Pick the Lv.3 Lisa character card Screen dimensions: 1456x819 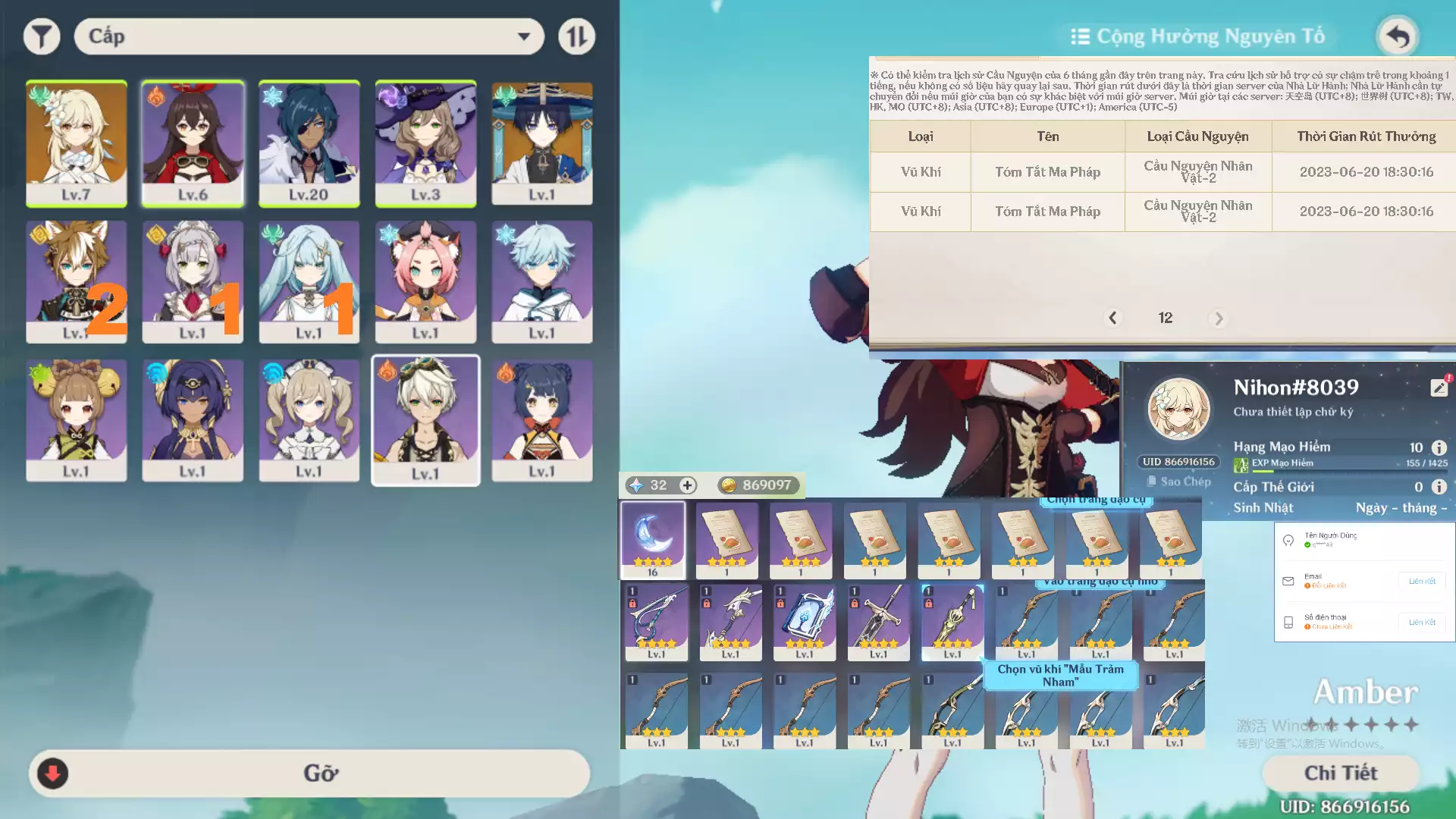tap(425, 143)
